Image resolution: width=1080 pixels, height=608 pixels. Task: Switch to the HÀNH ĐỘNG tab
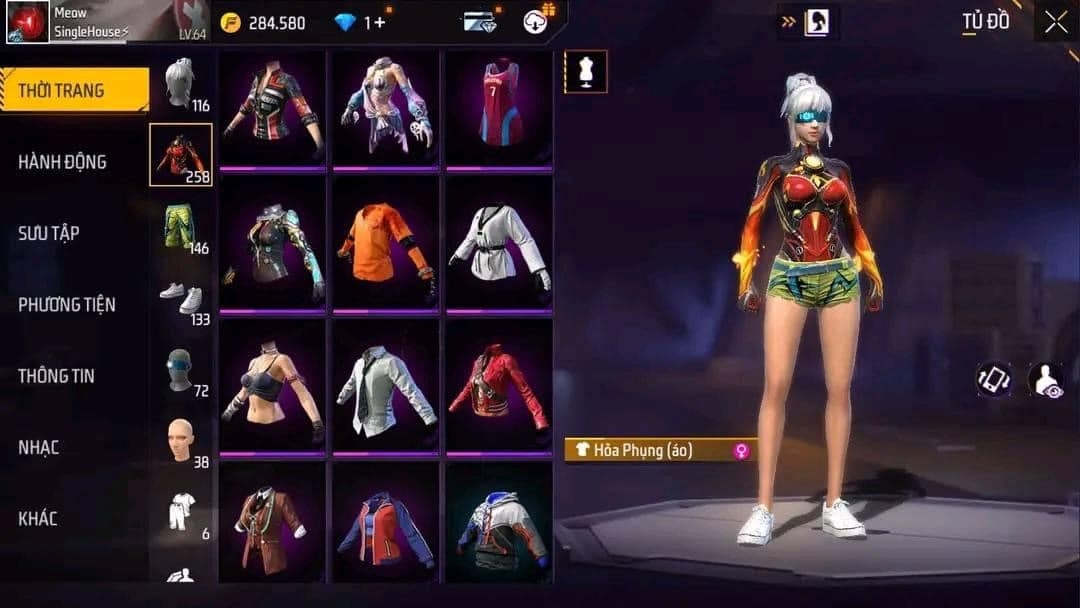(x=62, y=162)
